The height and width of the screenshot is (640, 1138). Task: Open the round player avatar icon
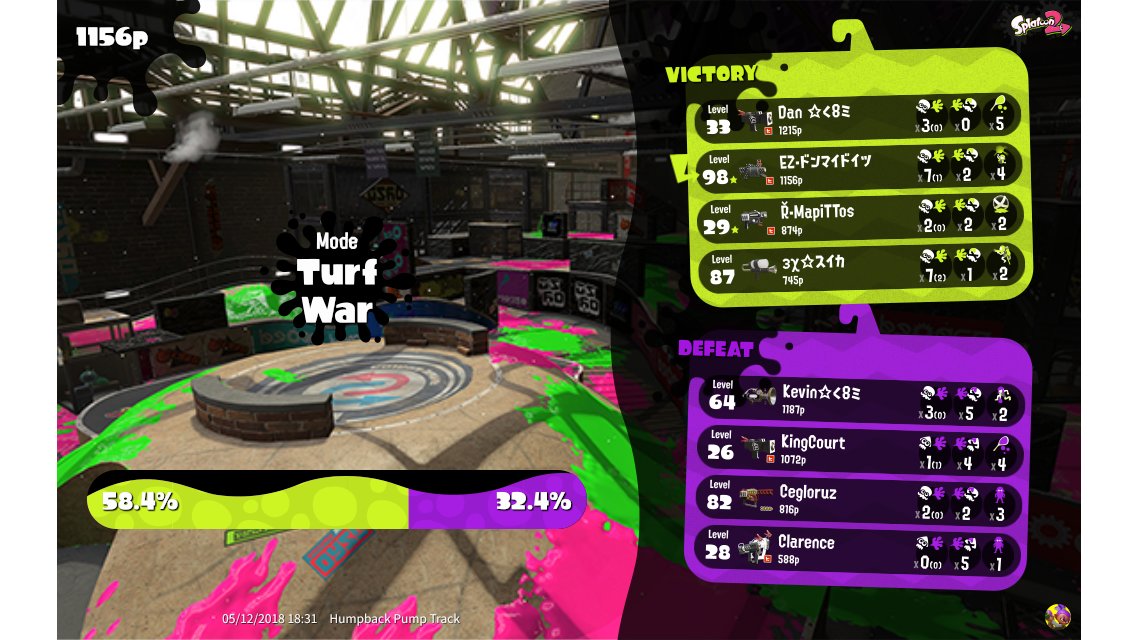pos(1057,615)
